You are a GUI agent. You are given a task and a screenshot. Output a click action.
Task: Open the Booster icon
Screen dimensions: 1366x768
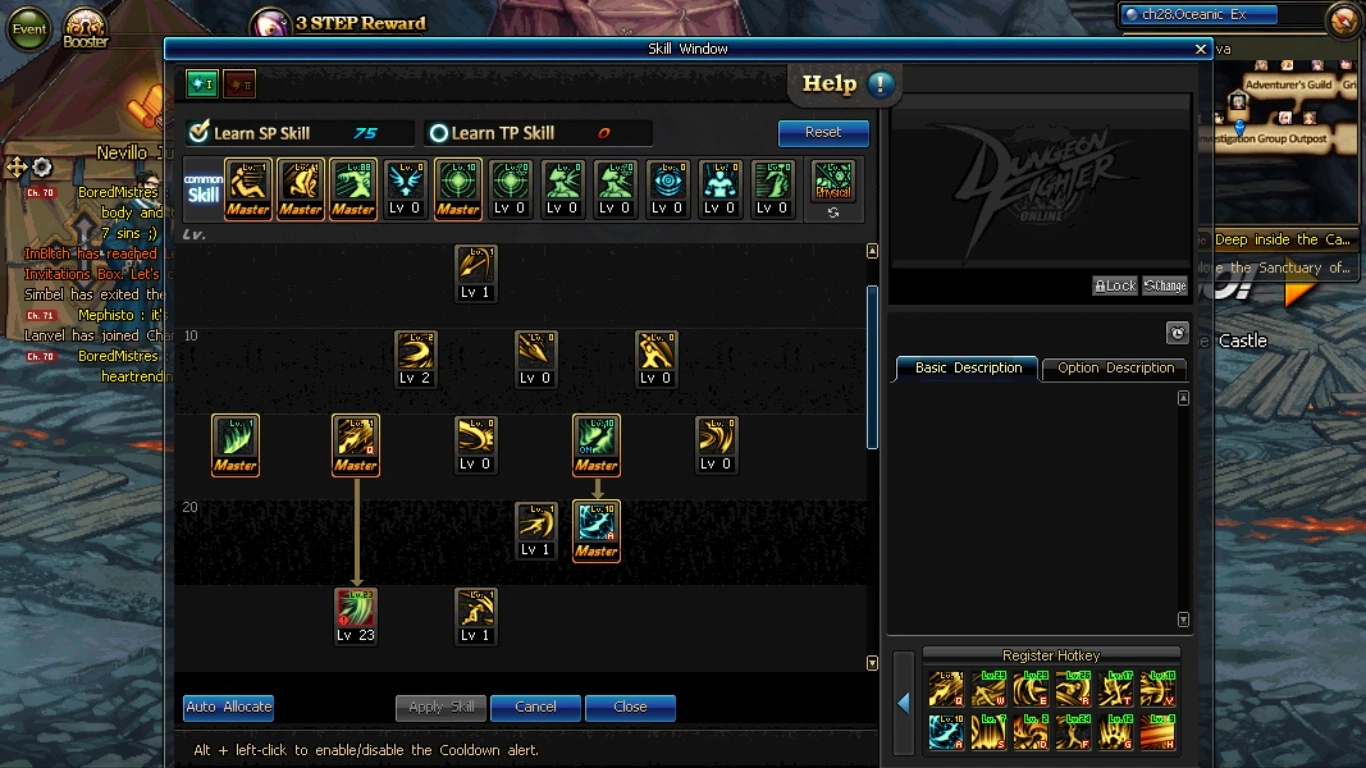click(85, 28)
